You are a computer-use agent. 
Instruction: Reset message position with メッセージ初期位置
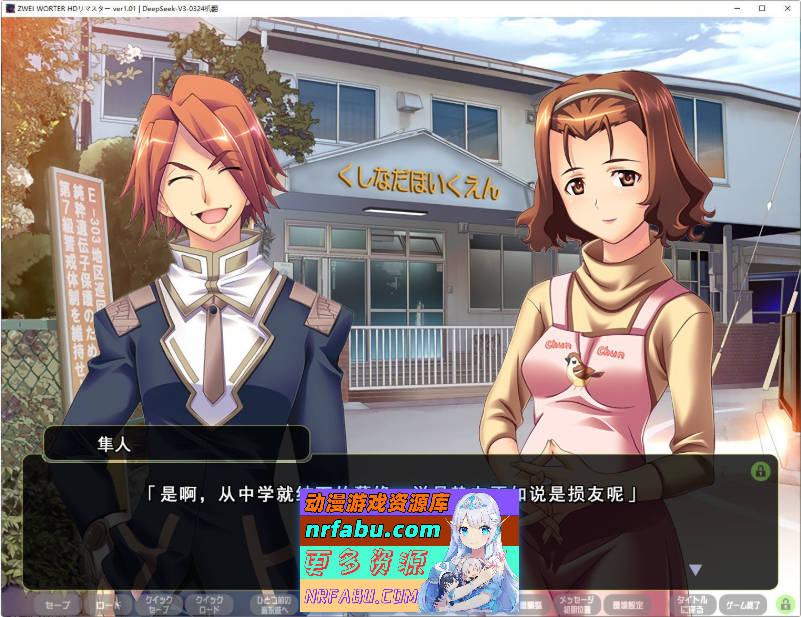(575, 604)
